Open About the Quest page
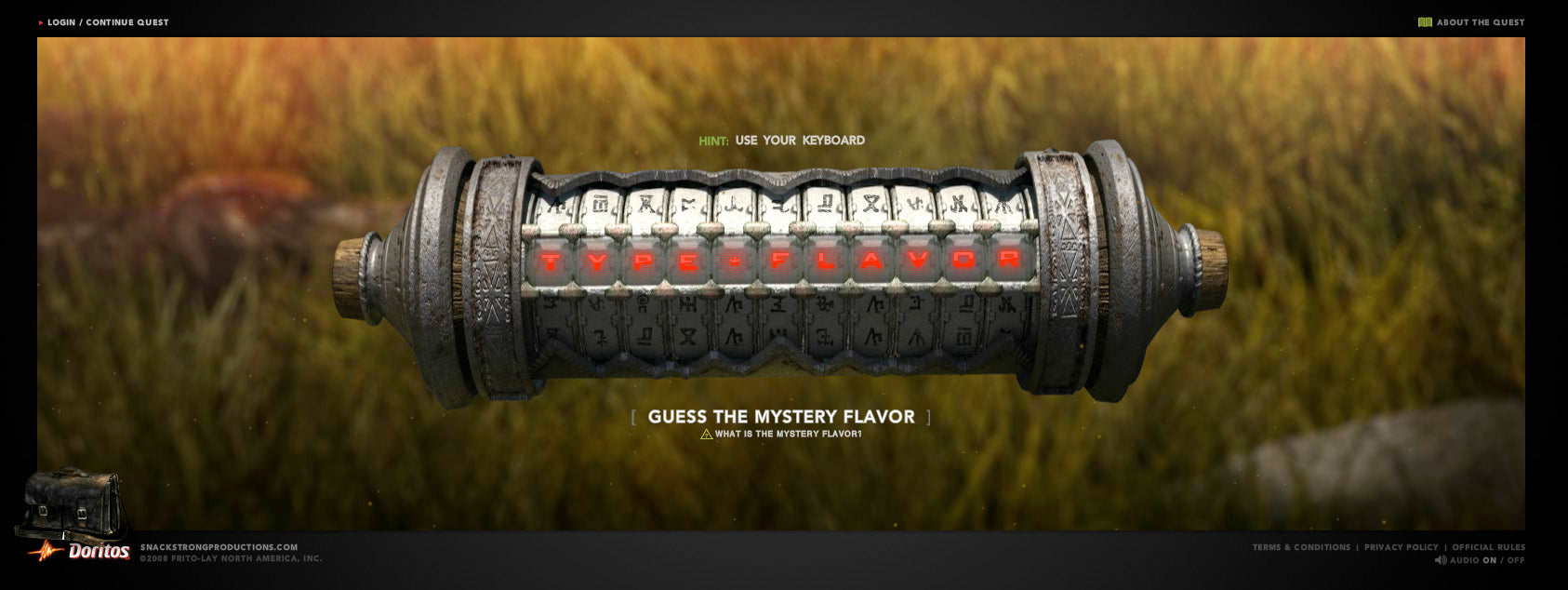The width and height of the screenshot is (1568, 590). pos(1480,22)
